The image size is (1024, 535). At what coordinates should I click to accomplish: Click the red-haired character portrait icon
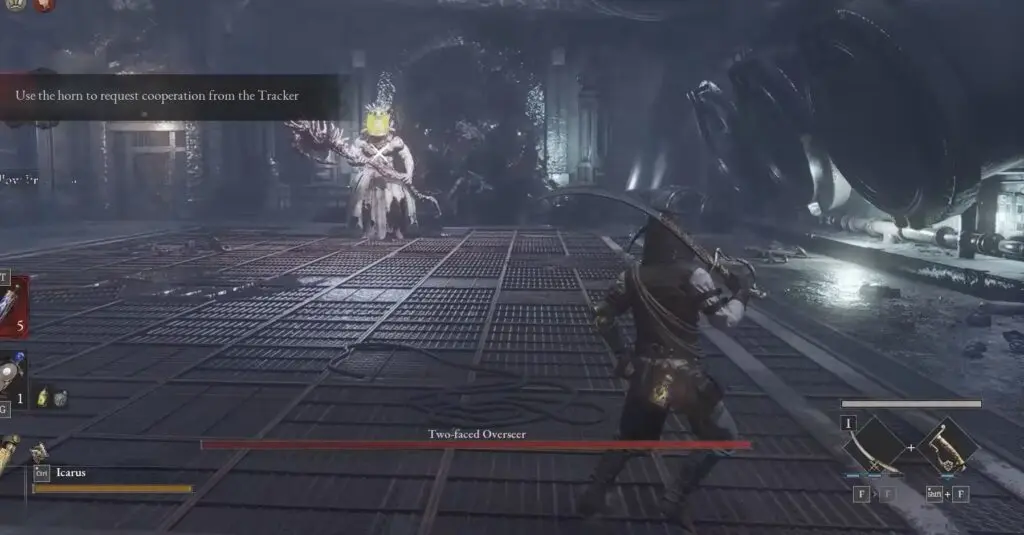(x=45, y=5)
